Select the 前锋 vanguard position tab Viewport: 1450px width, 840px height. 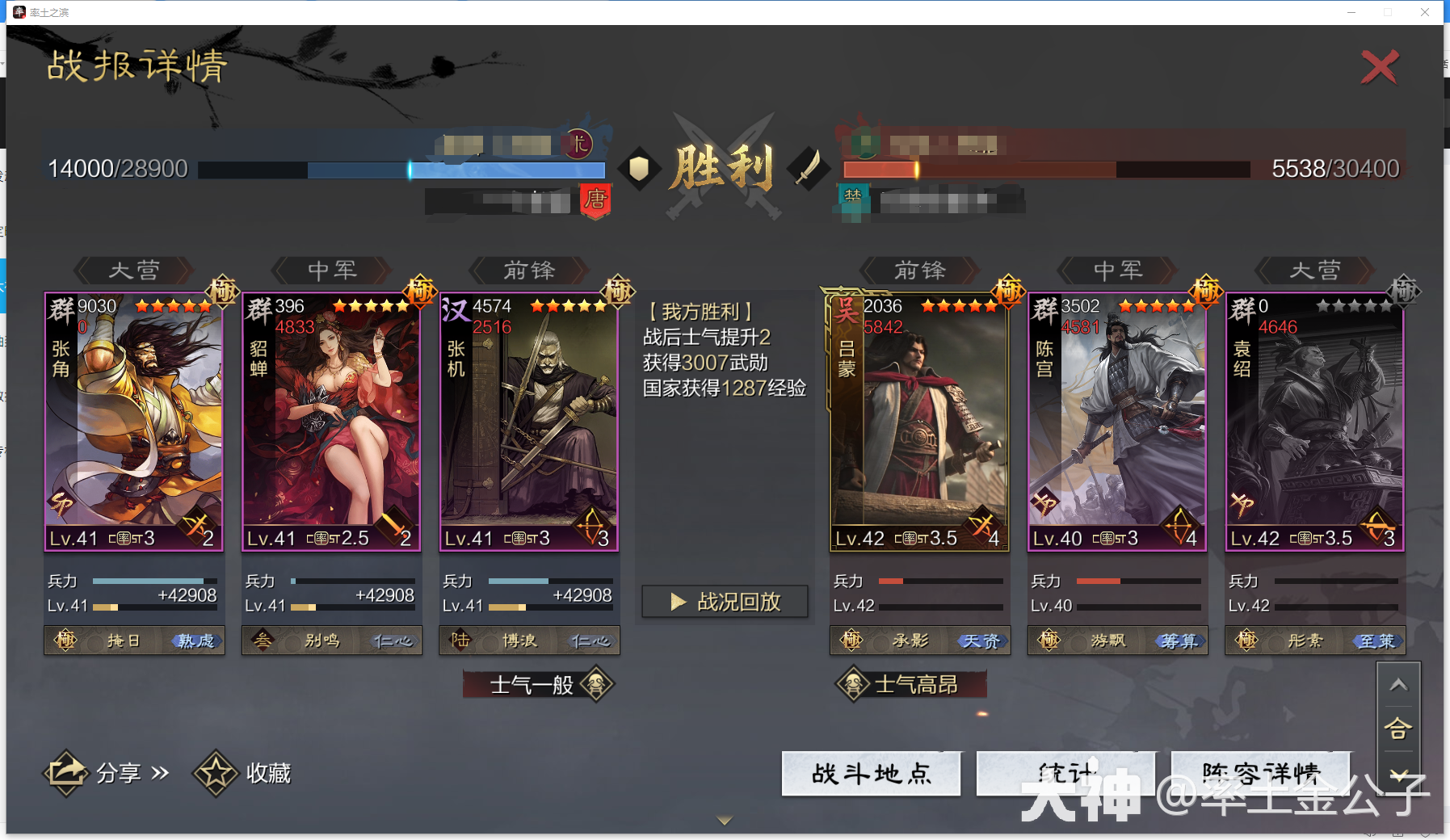(529, 271)
